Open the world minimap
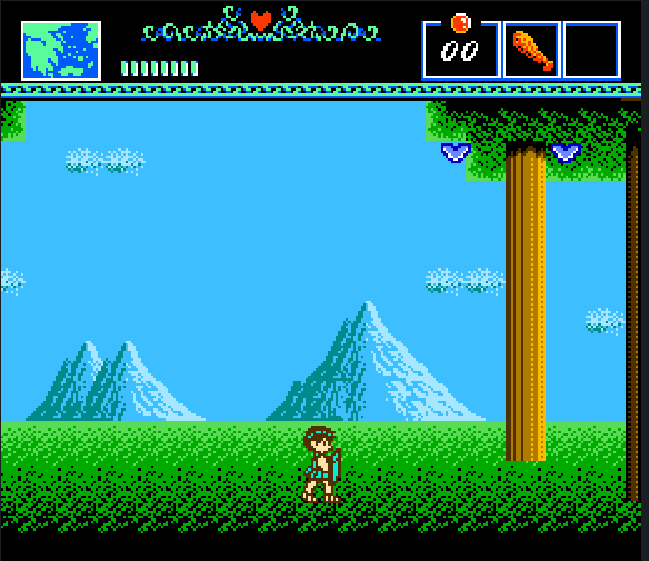Viewport: 649px width, 561px height. tap(61, 50)
